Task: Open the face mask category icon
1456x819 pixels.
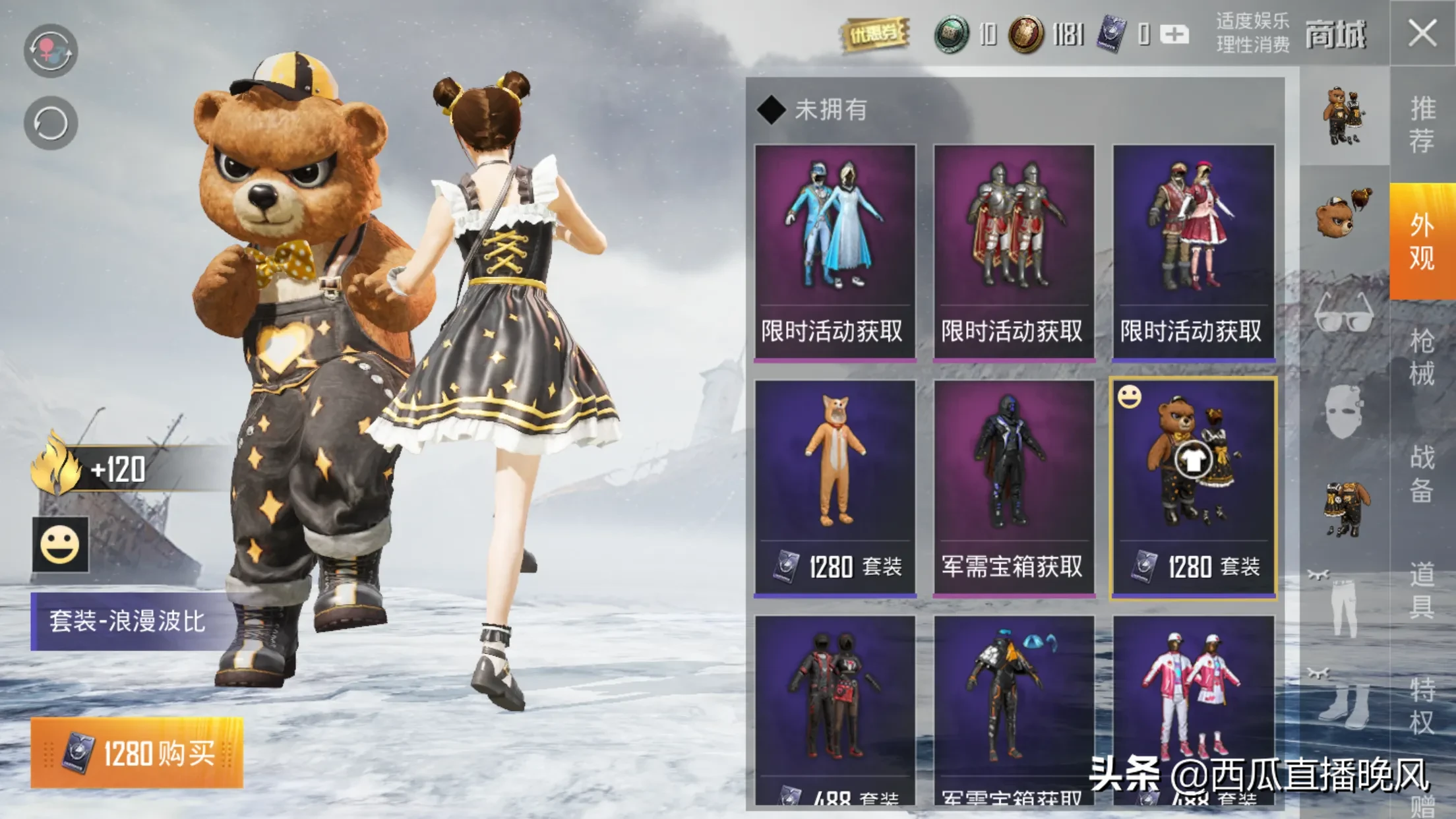Action: tap(1344, 412)
